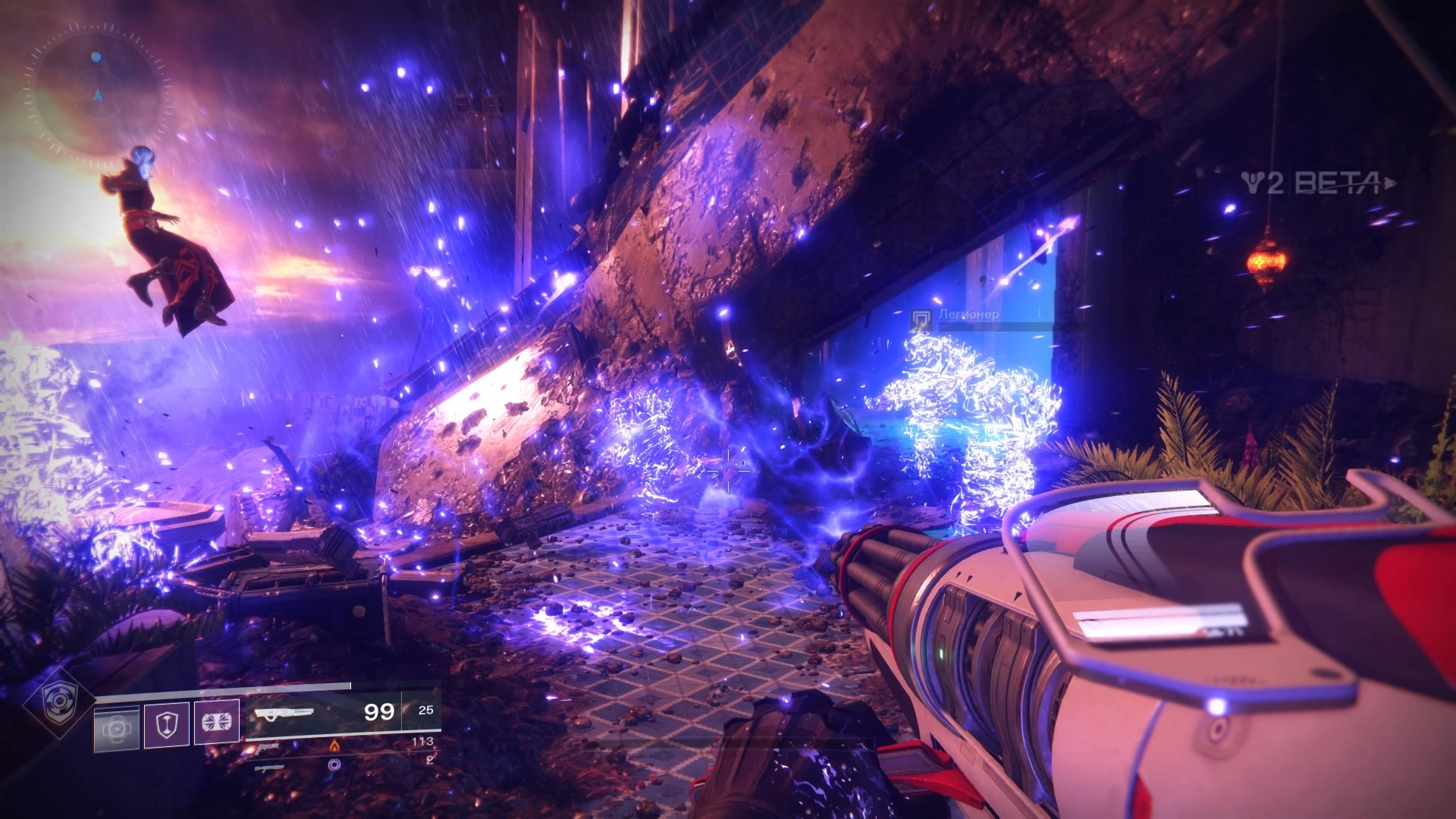Select the grenade ability on cooldown
Screen dimensions: 1456x819
(x=116, y=728)
